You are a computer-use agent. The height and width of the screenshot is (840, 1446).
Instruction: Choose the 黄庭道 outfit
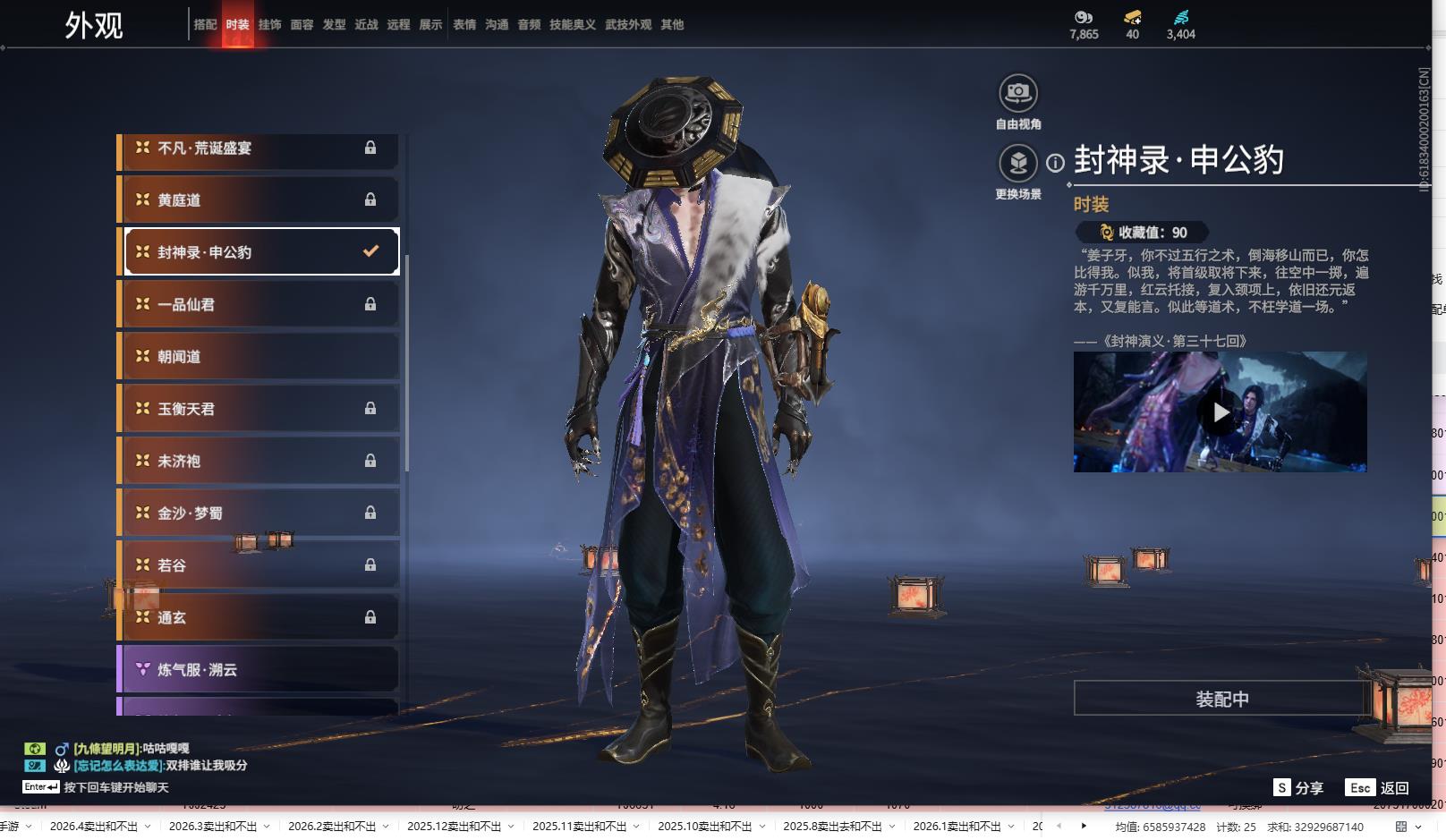259,200
